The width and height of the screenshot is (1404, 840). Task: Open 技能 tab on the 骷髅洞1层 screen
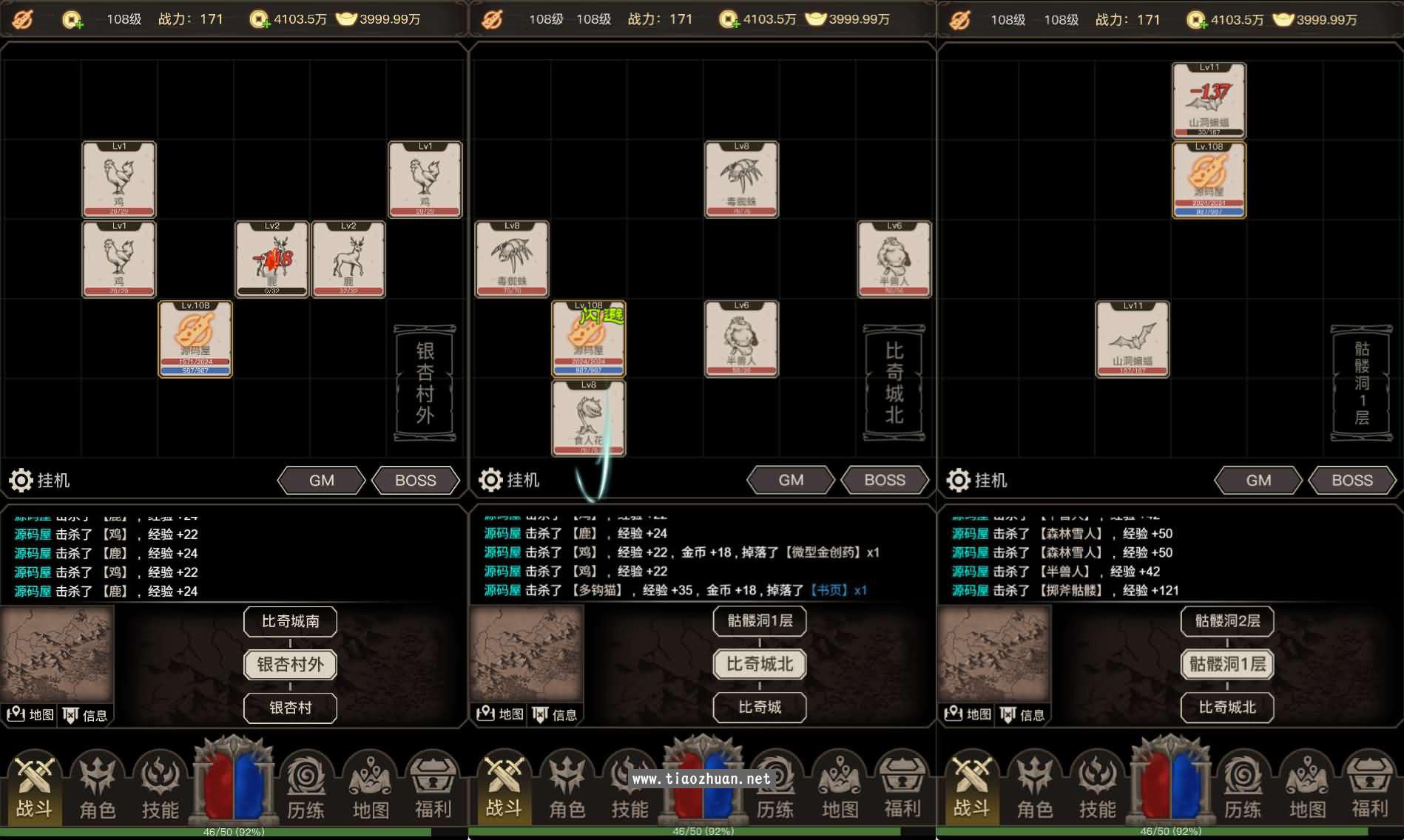click(1097, 789)
